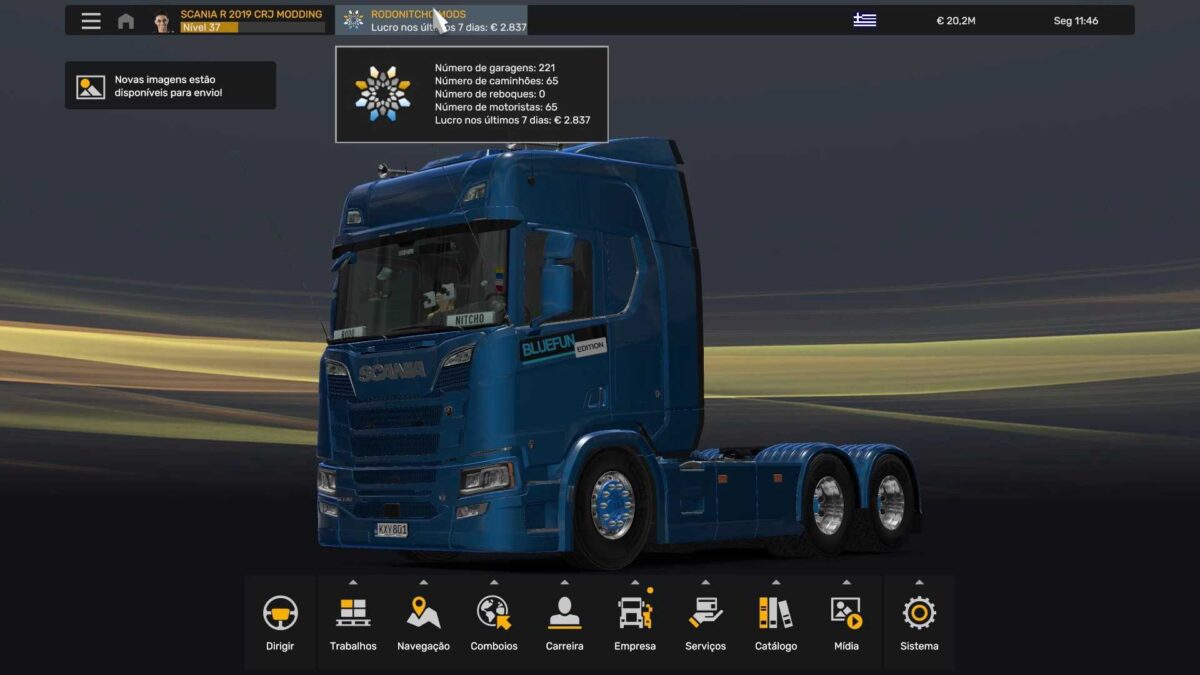Open the Empresa menu
The width and height of the screenshot is (1200, 675).
point(635,622)
